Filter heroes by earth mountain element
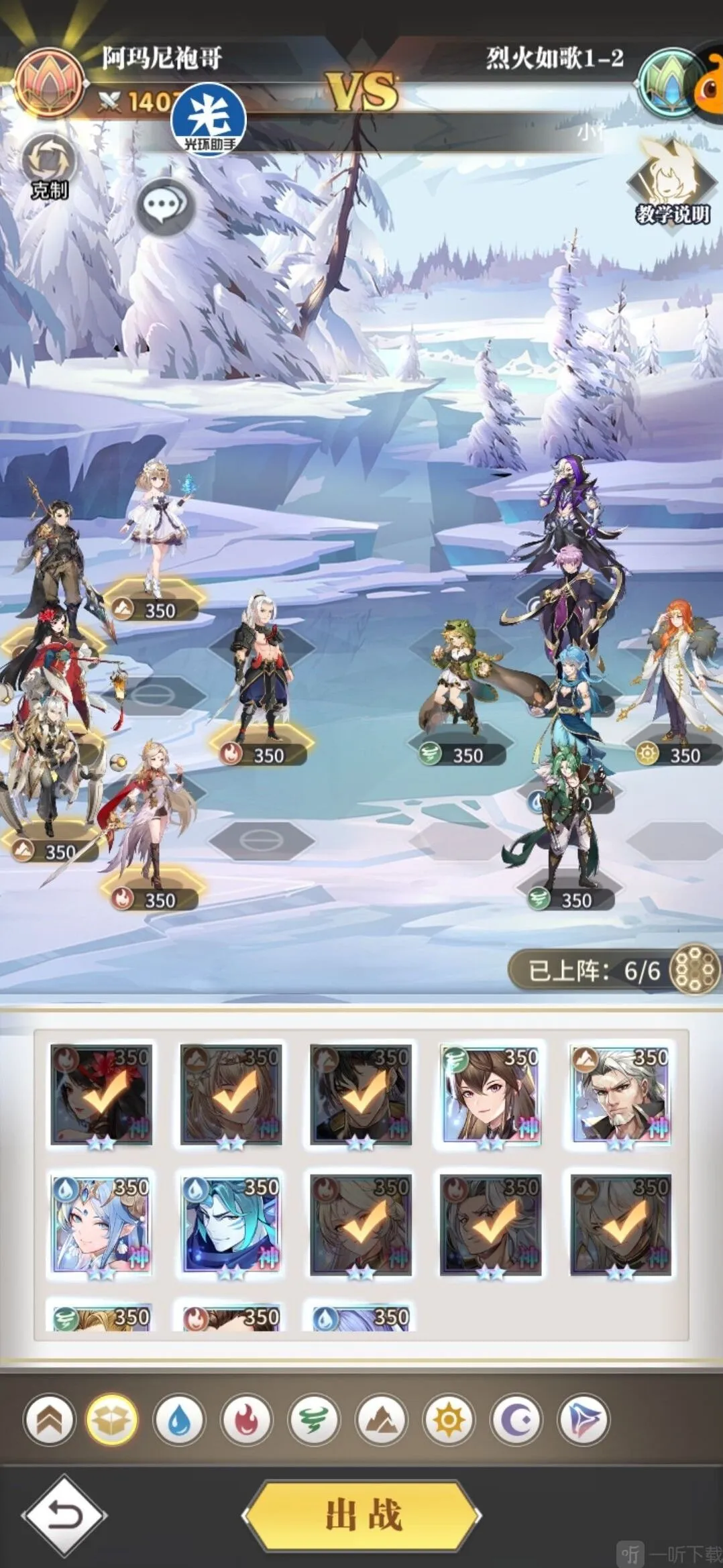The image size is (723, 1568). 381,1420
